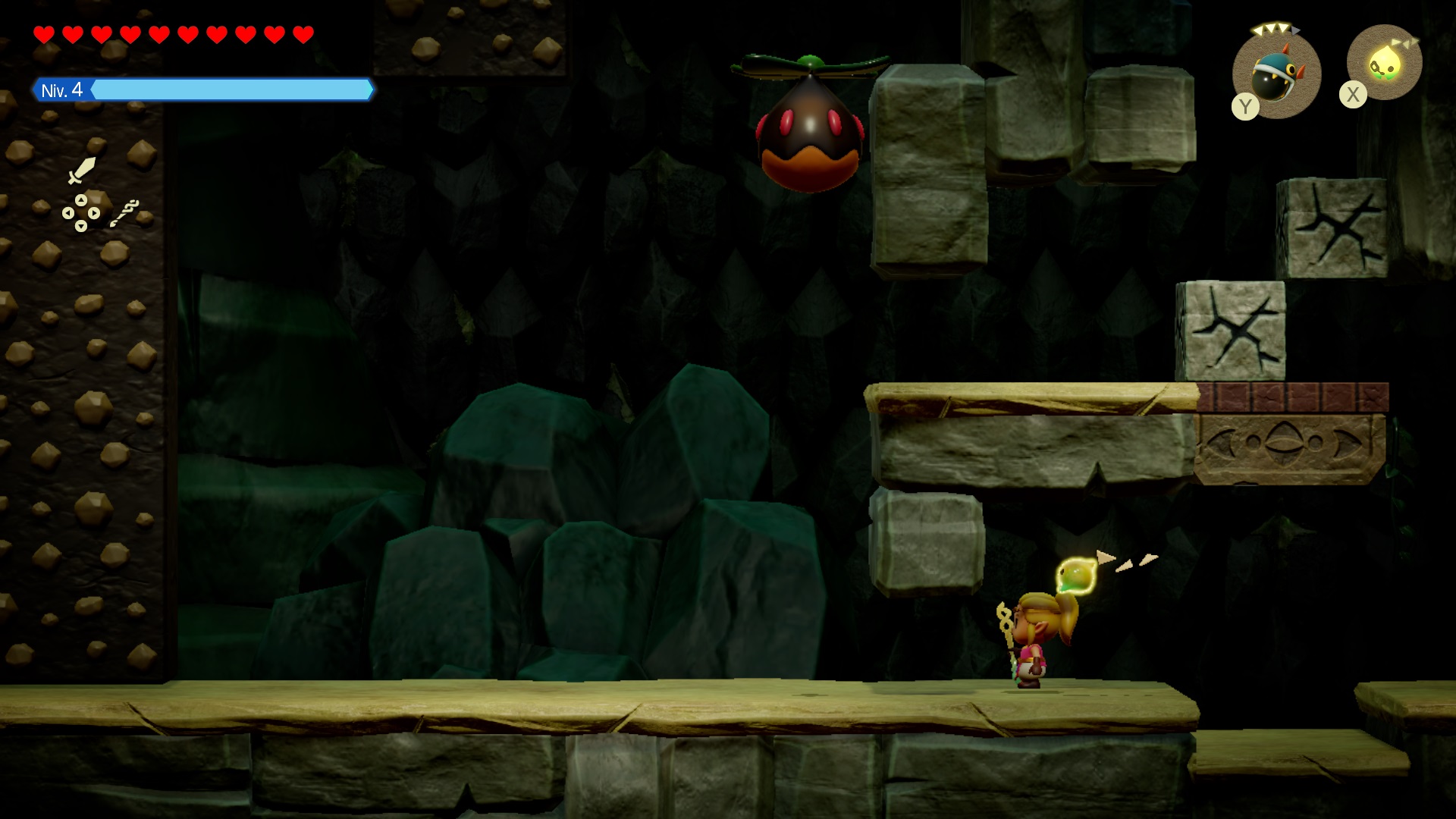The image size is (1456, 819).
Task: Choose the sword icon above the d-pad
Action: pyautogui.click(x=81, y=170)
